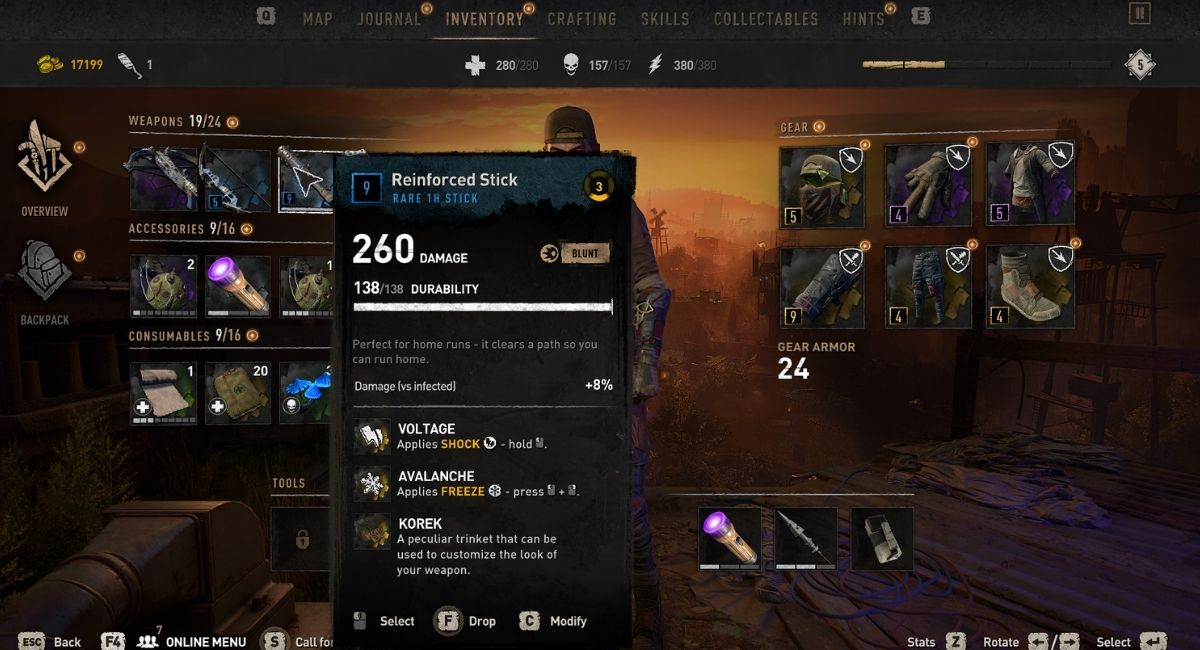Select the UV flashlight under Accessories

[237, 286]
